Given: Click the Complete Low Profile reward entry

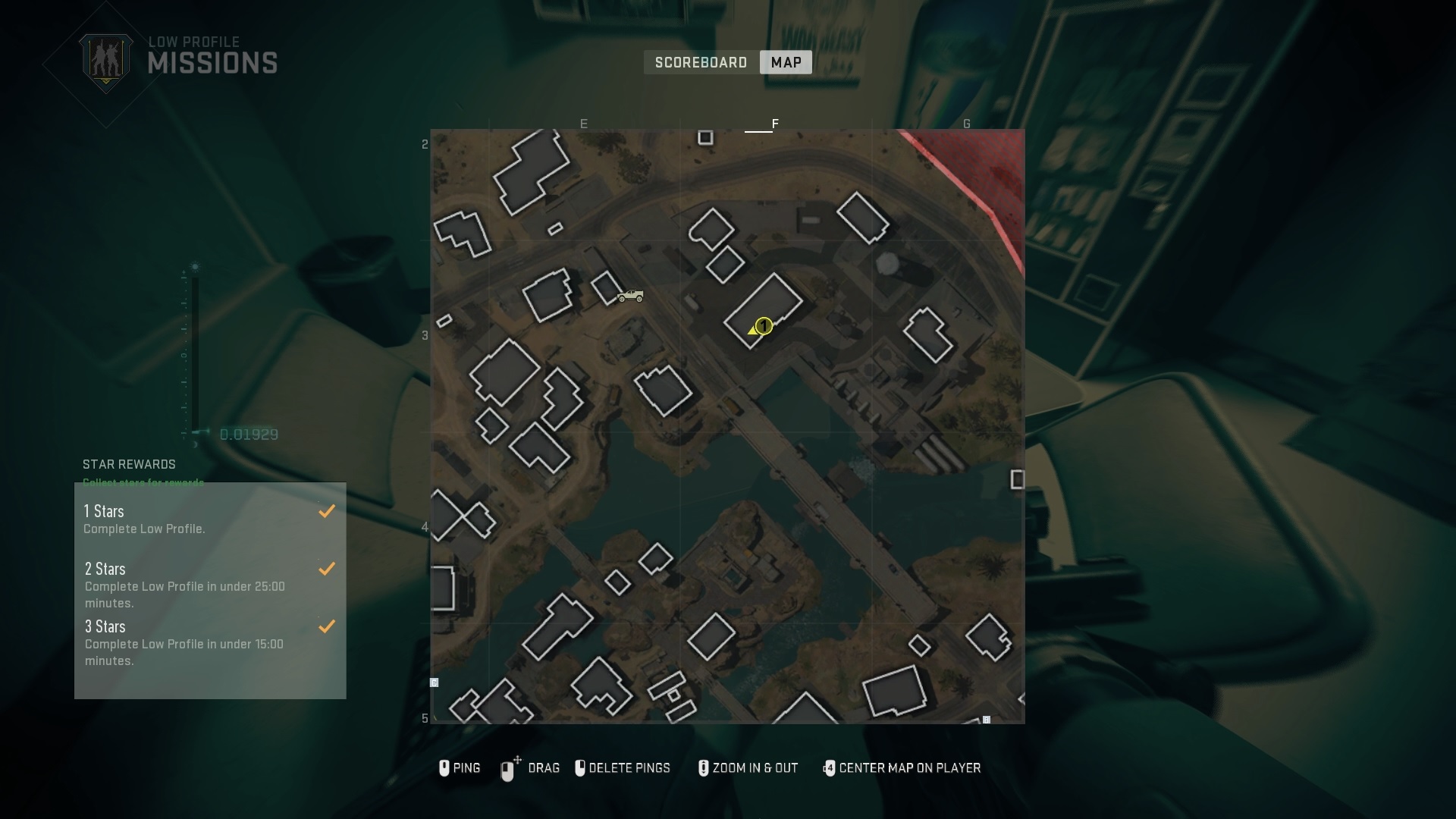Looking at the screenshot, I should click(146, 529).
